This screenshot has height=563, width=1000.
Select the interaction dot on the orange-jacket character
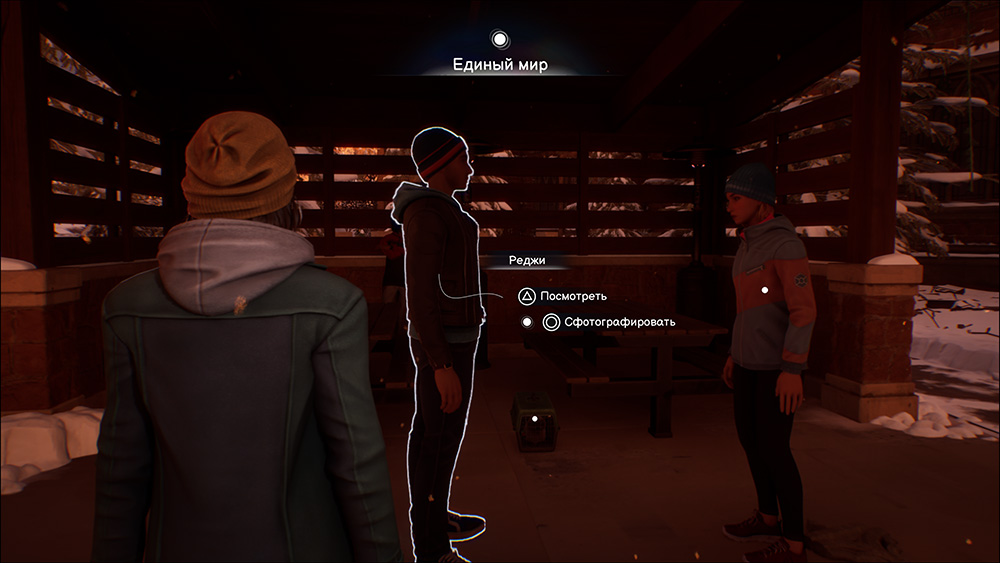coord(765,290)
